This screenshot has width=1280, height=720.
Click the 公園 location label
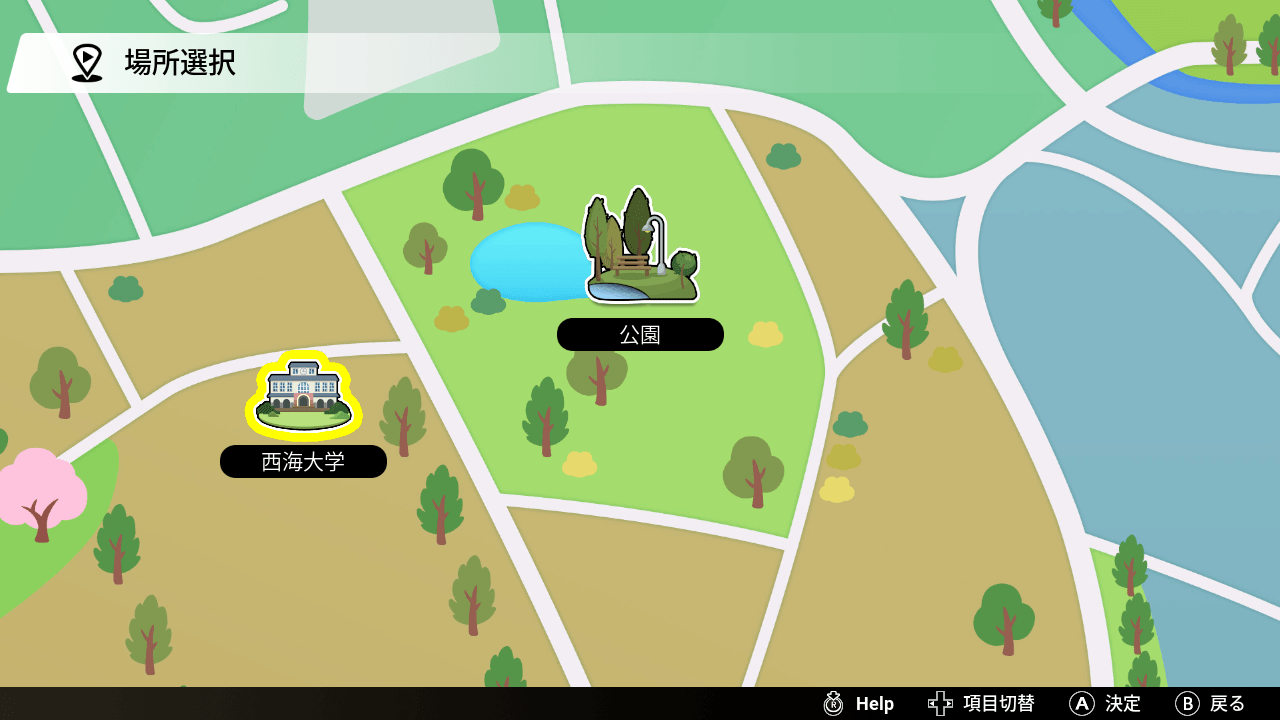640,335
